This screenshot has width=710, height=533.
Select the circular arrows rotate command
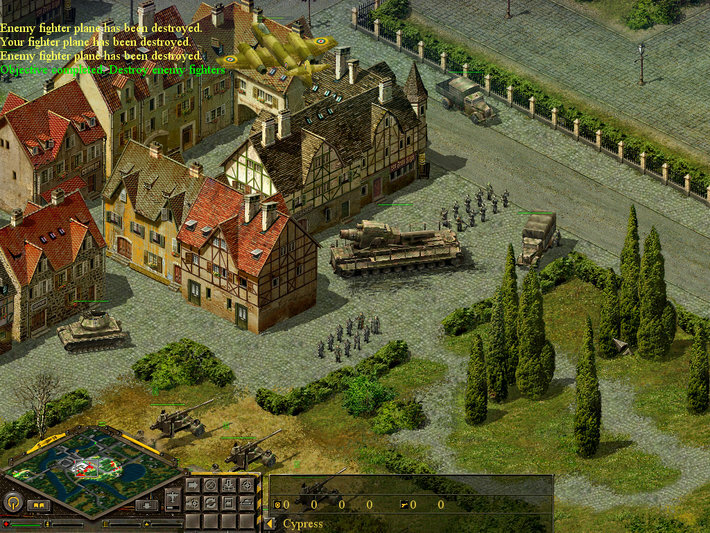(x=211, y=504)
